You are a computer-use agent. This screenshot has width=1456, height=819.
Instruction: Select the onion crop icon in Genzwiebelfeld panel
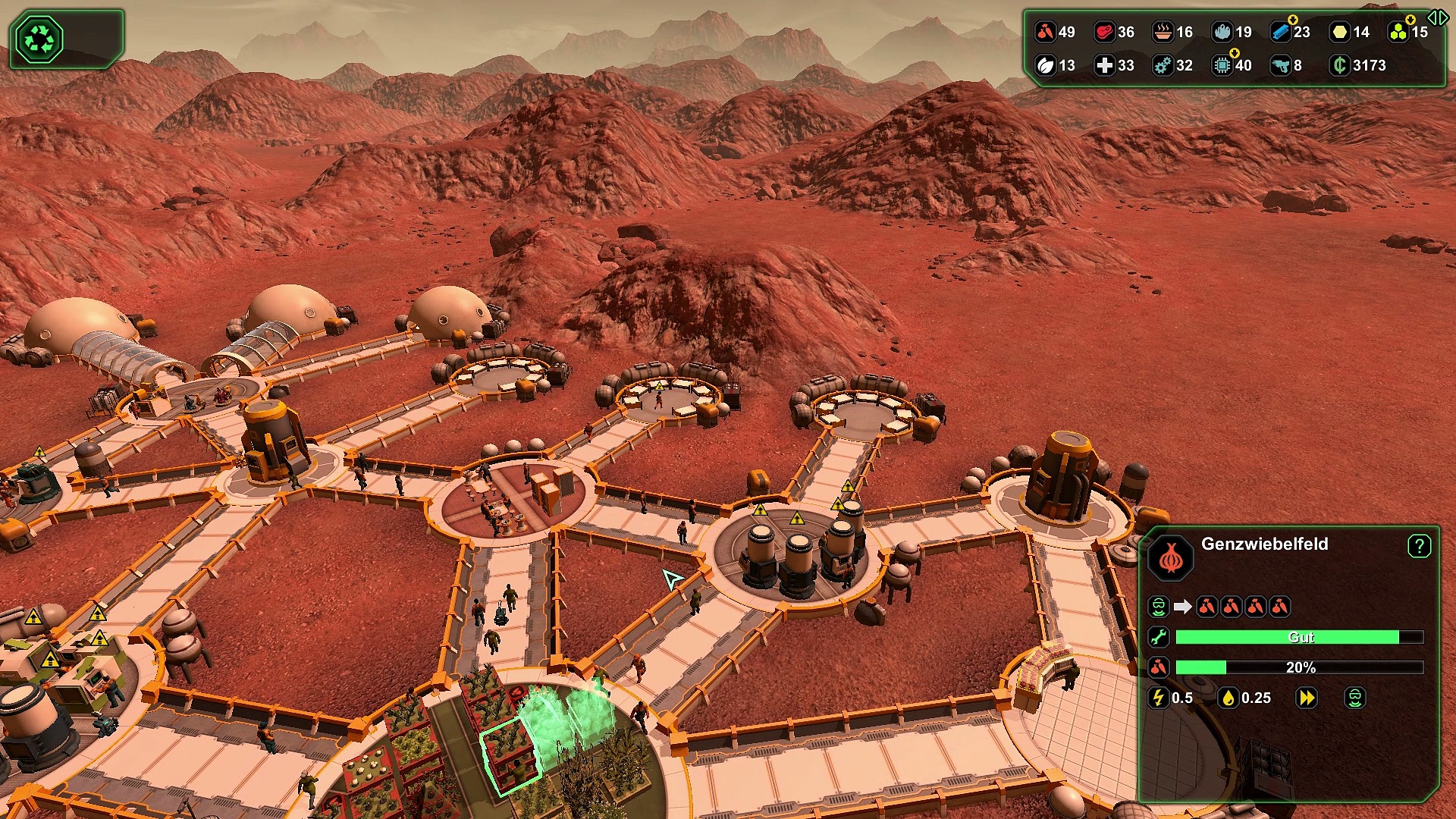coord(1171,558)
